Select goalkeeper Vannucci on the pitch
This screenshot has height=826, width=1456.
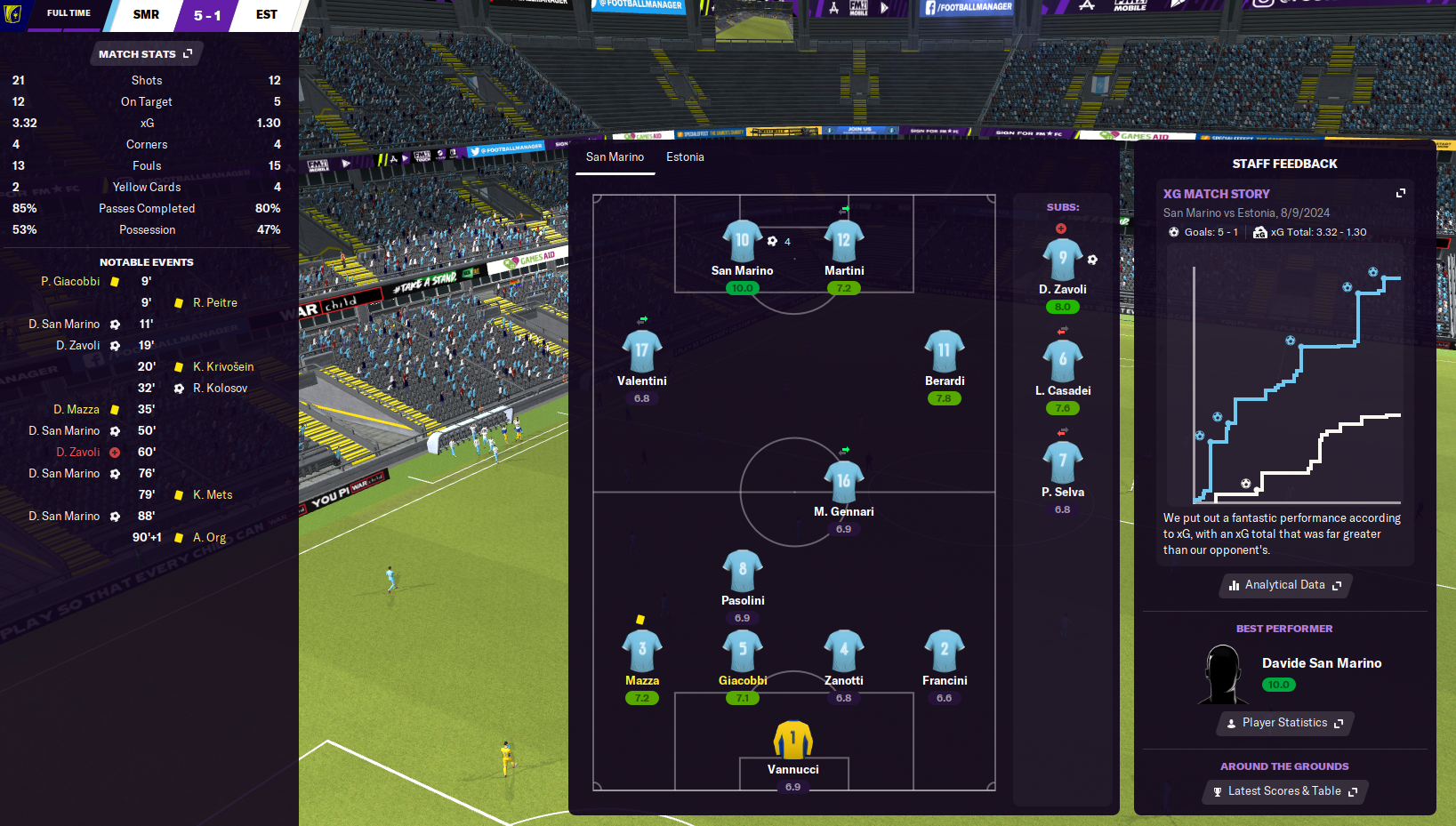pyautogui.click(x=792, y=740)
